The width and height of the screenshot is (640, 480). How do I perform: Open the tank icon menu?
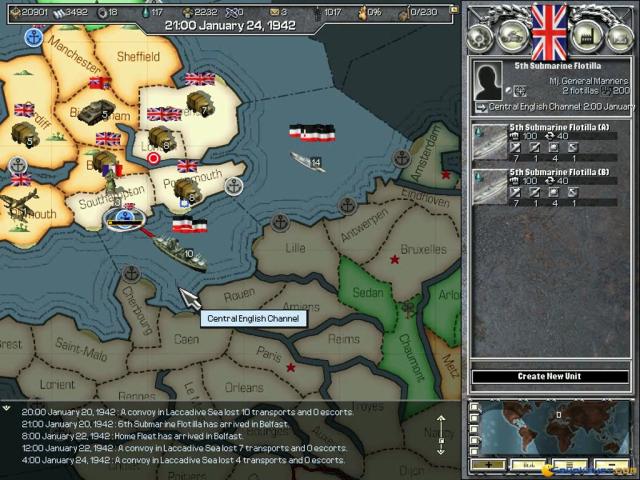(513, 38)
